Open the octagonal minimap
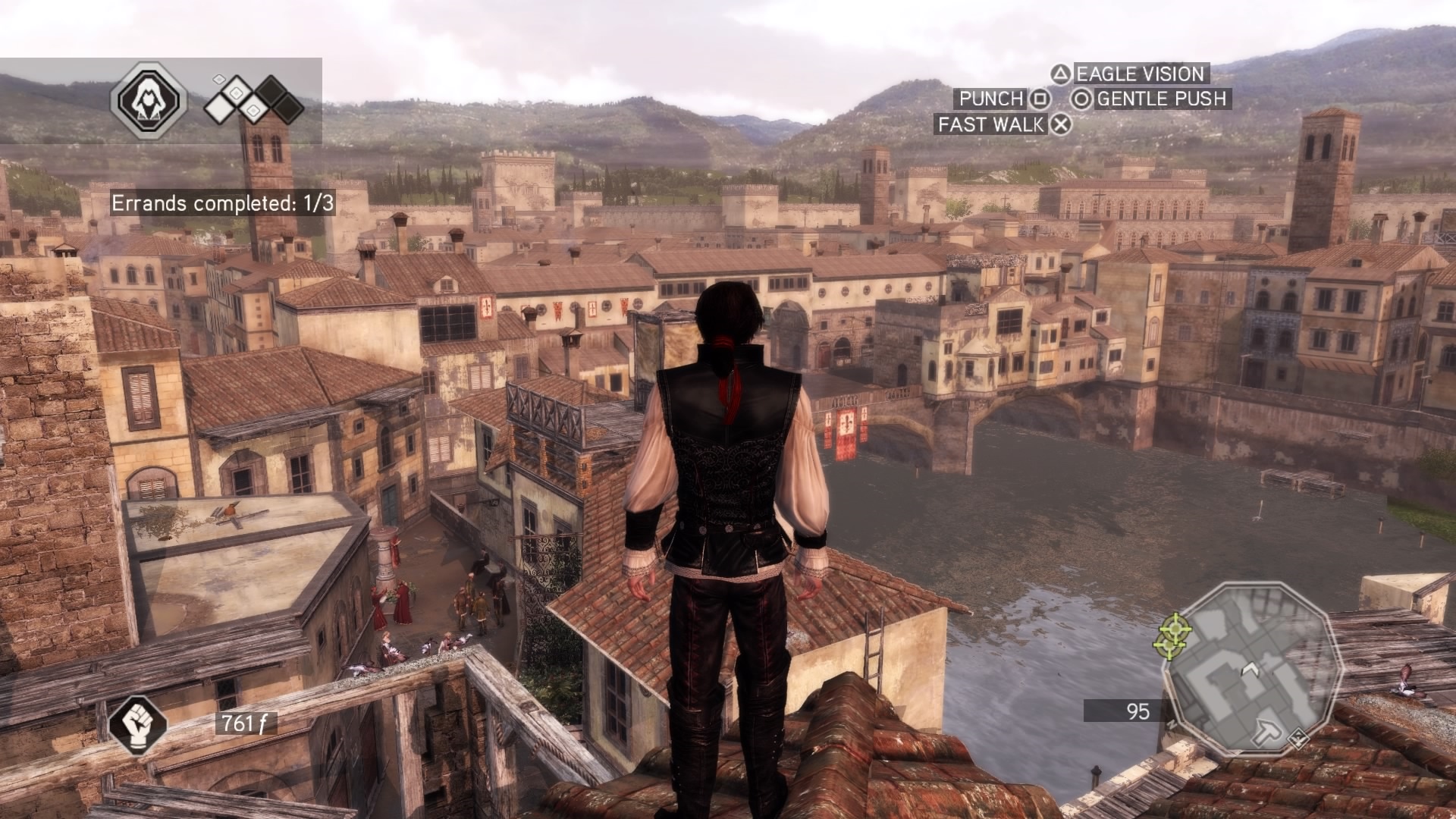The height and width of the screenshot is (819, 1456). point(1253,666)
